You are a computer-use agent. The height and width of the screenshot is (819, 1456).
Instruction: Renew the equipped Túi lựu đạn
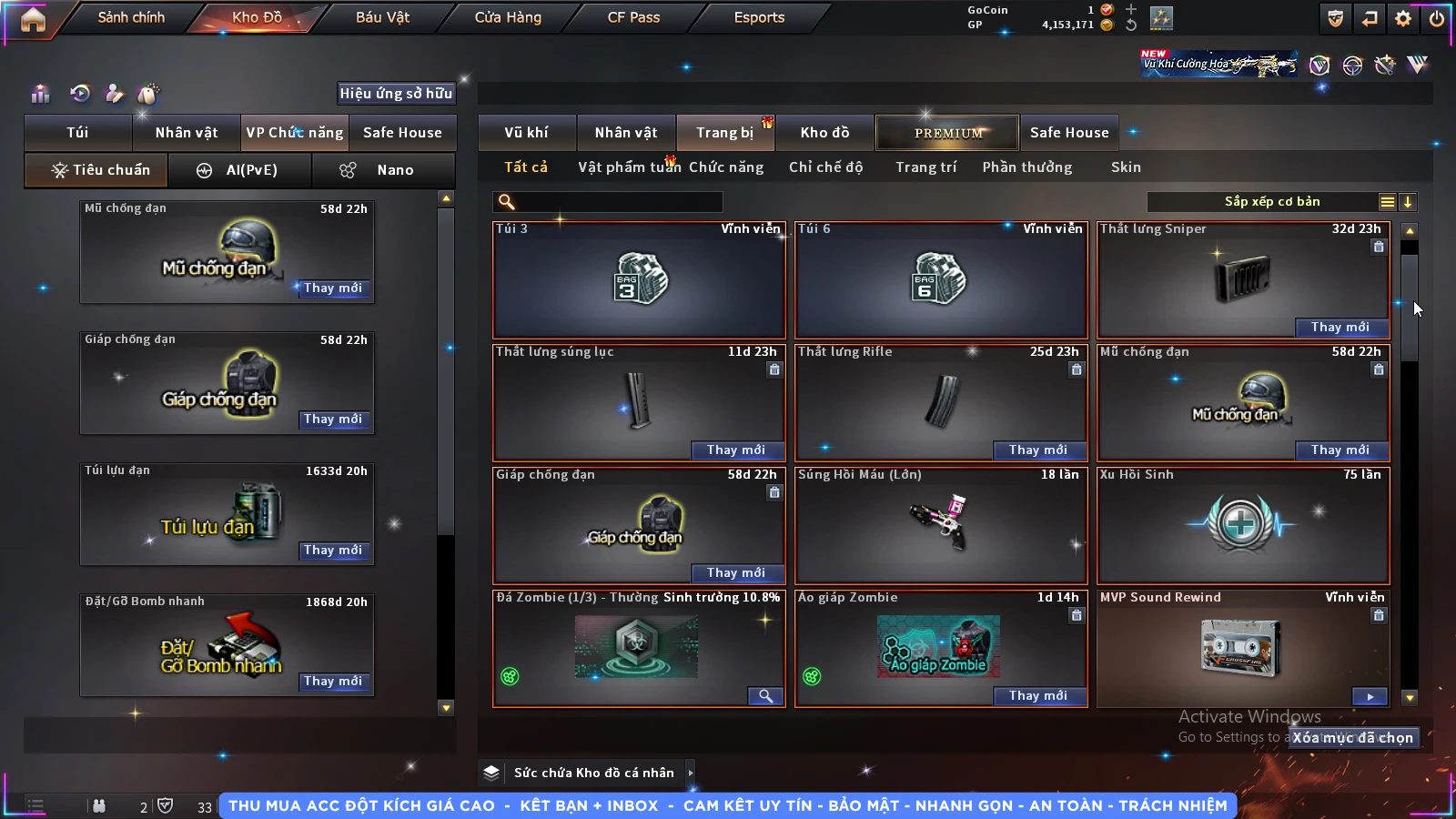point(333,551)
